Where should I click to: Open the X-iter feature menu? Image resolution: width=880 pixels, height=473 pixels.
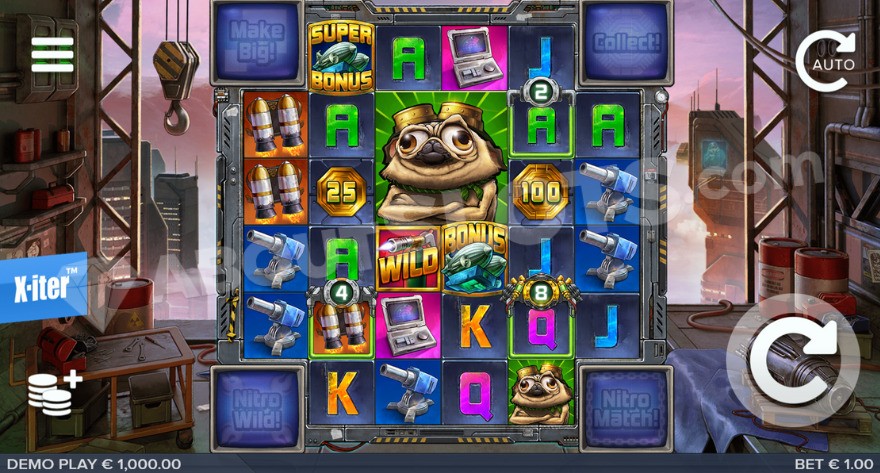(43, 286)
